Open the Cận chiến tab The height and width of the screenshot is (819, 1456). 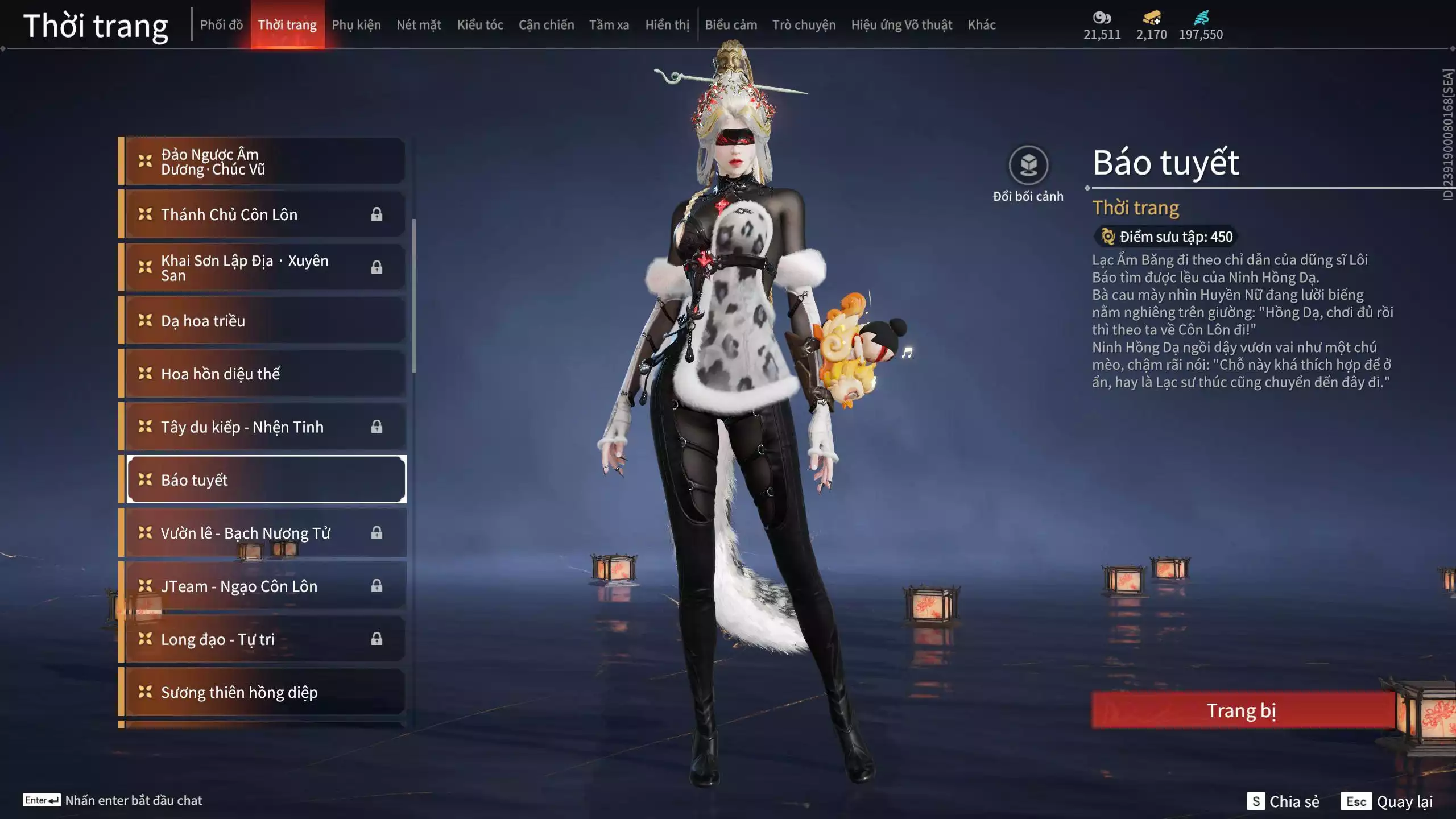[x=546, y=25]
